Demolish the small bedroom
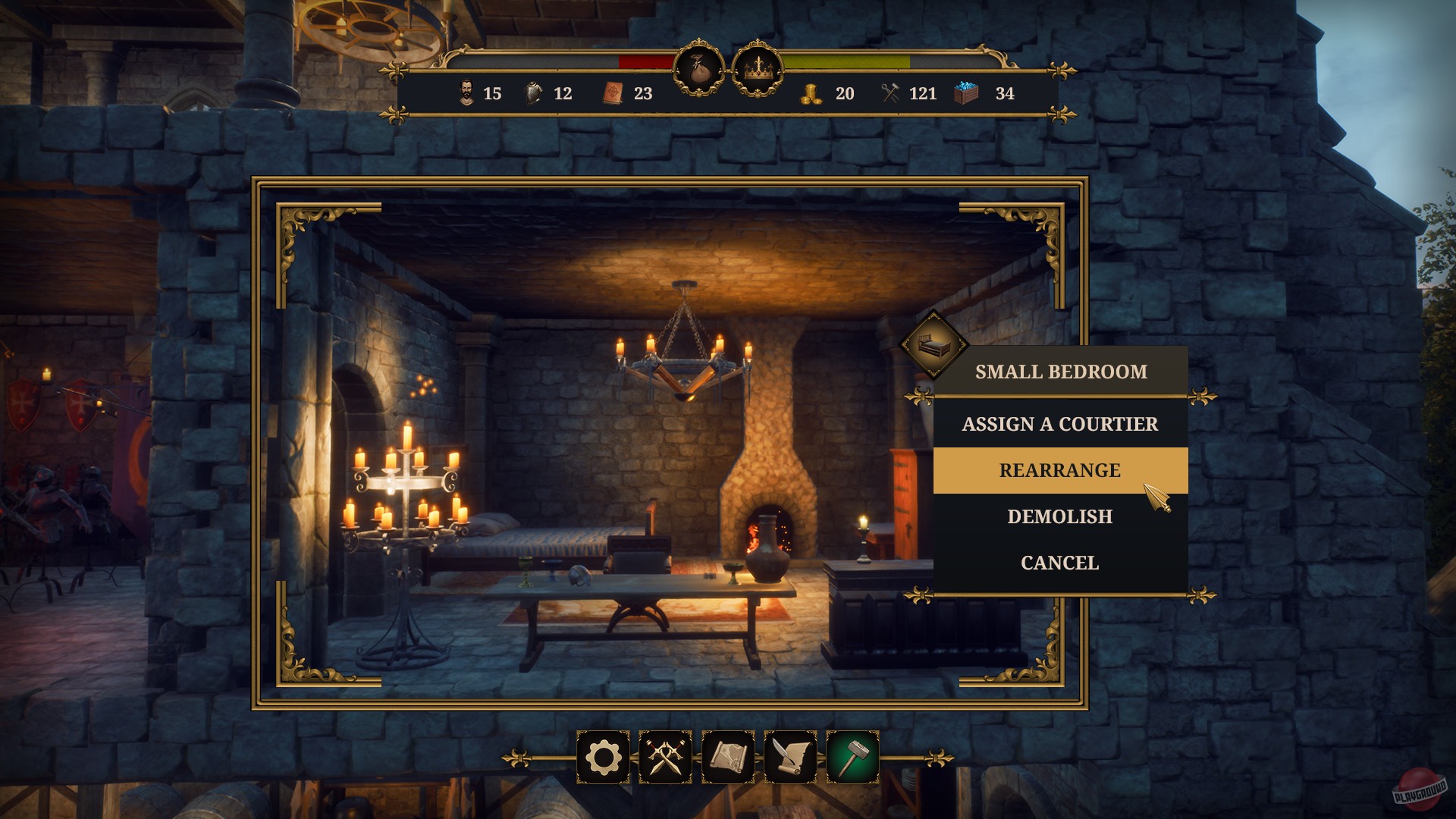Image resolution: width=1456 pixels, height=819 pixels. tap(1059, 516)
